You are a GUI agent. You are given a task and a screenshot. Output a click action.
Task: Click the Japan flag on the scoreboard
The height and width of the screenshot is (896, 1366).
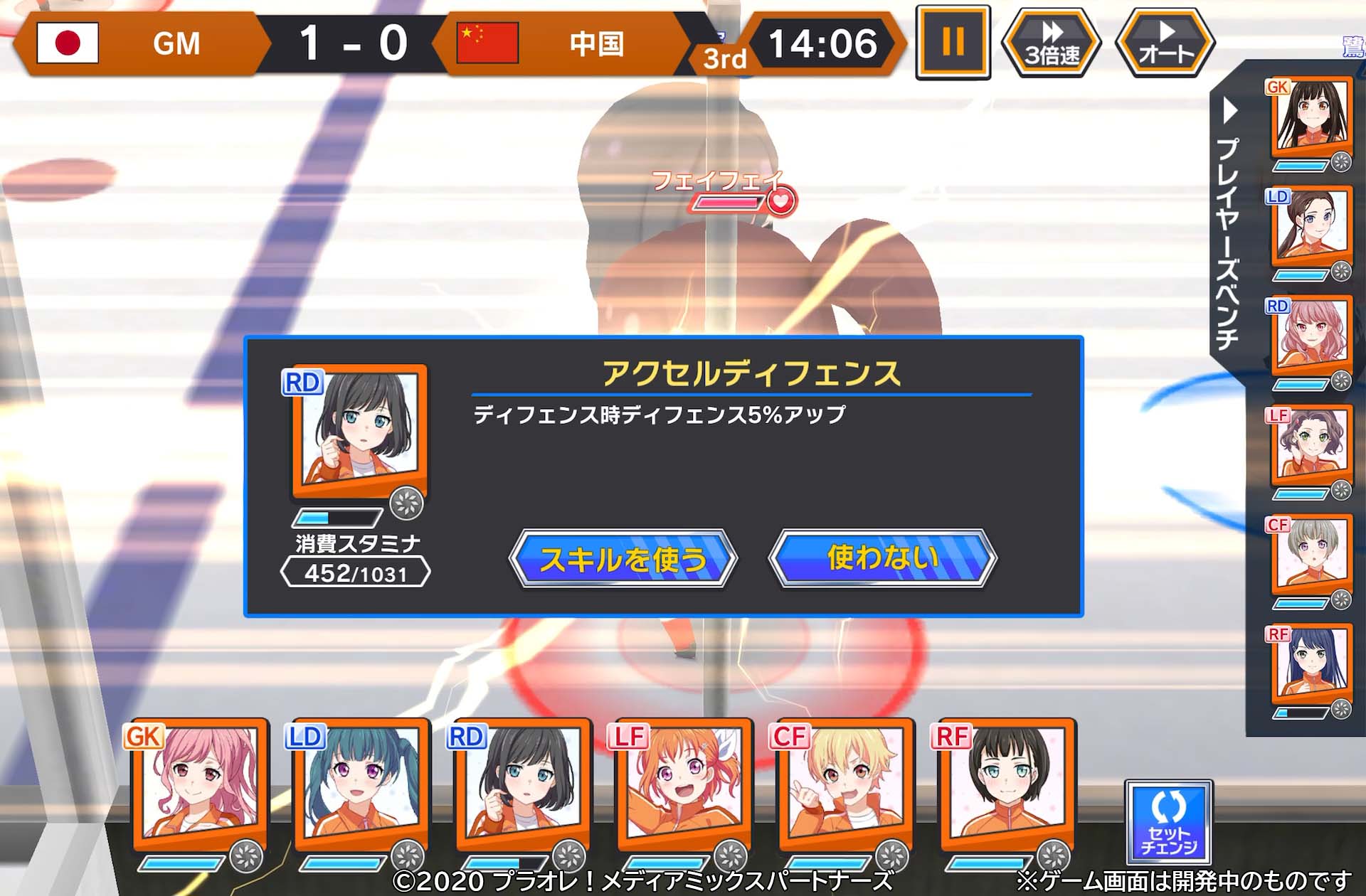coord(68,43)
